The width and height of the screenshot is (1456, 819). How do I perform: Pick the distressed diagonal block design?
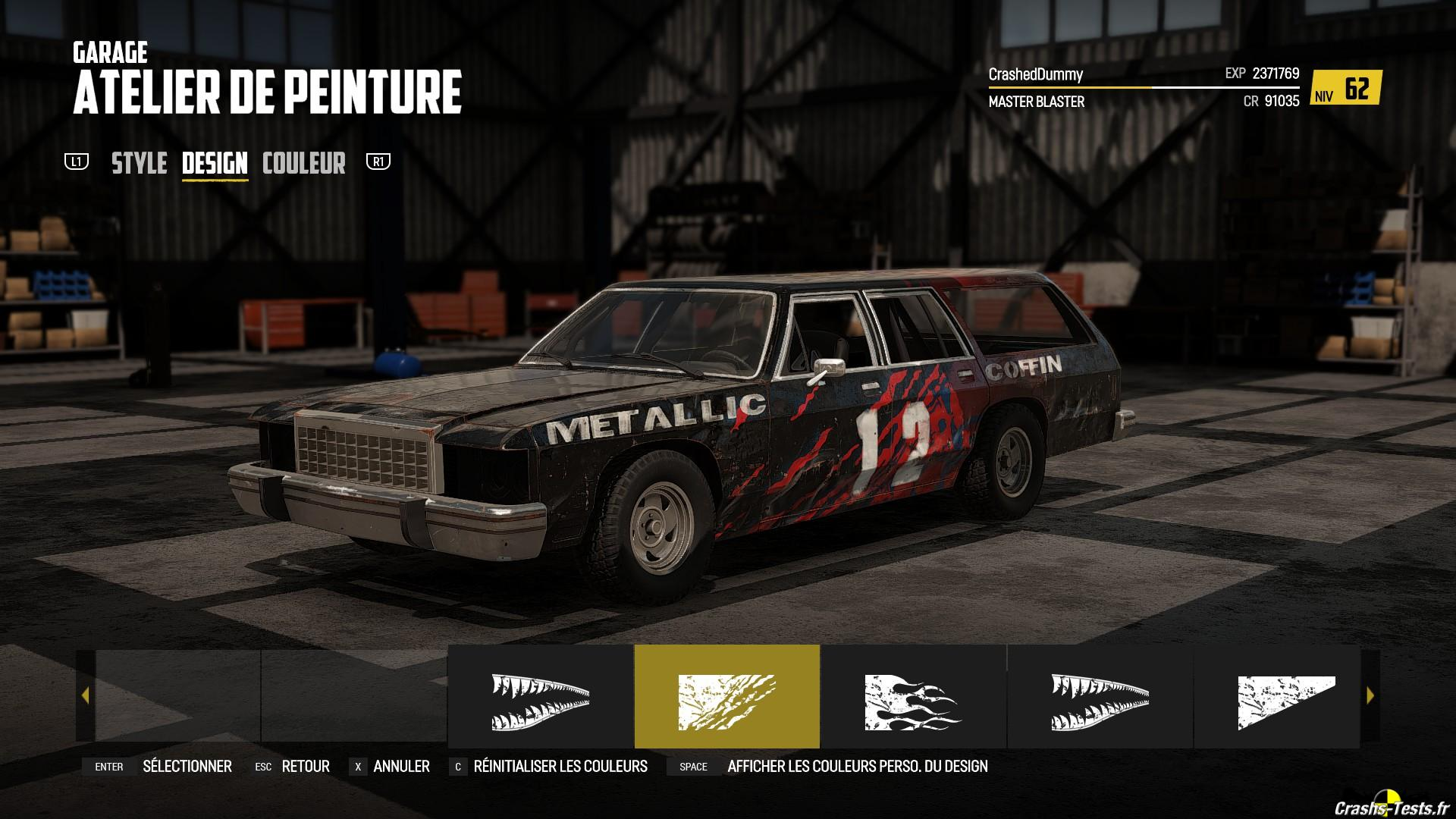coord(1286,696)
